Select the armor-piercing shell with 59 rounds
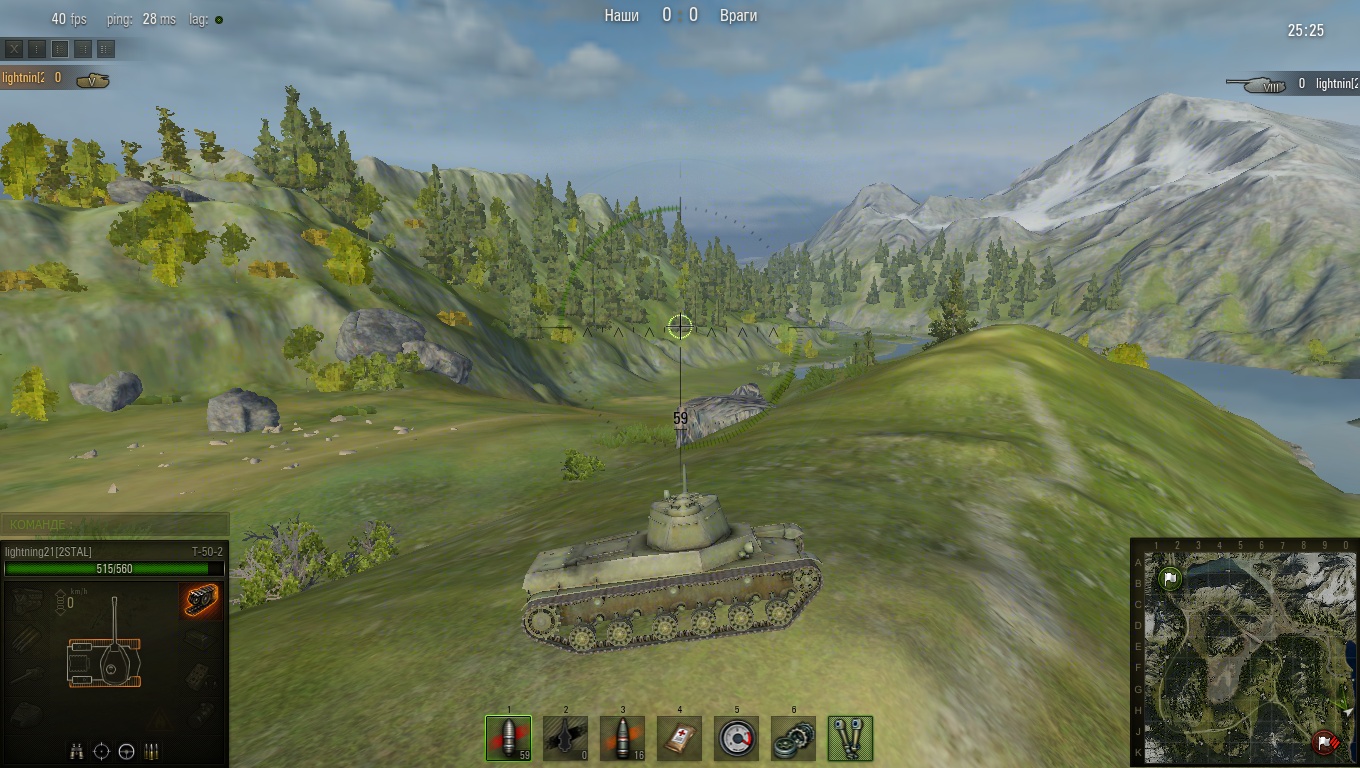The width and height of the screenshot is (1360, 768). pyautogui.click(x=509, y=738)
